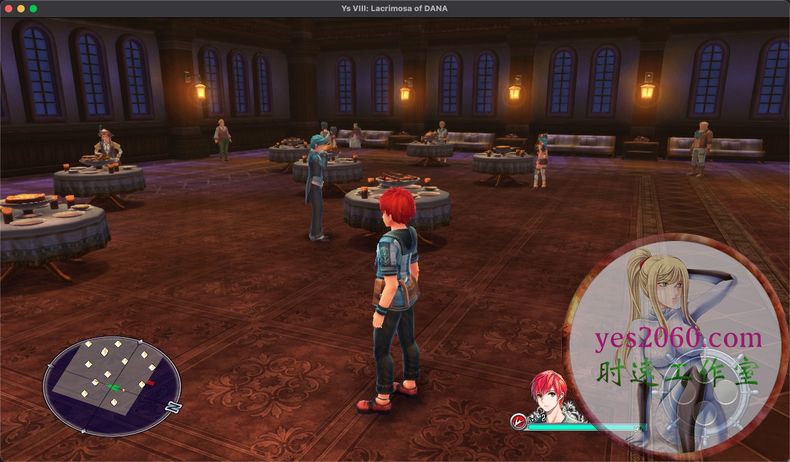Image resolution: width=790 pixels, height=462 pixels.
Task: Minimize the window with the yellow button
Action: (20, 8)
